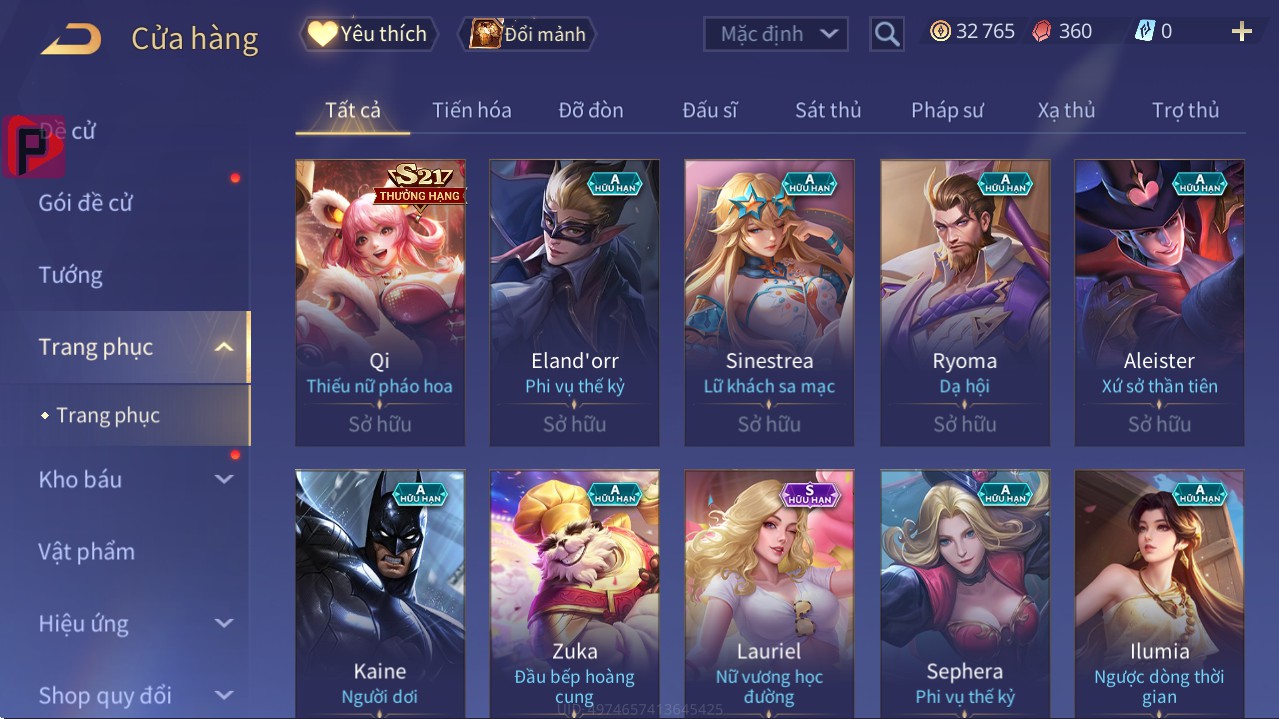This screenshot has width=1279, height=719.
Task: Open the Xạ thủ tab
Action: 1066,110
